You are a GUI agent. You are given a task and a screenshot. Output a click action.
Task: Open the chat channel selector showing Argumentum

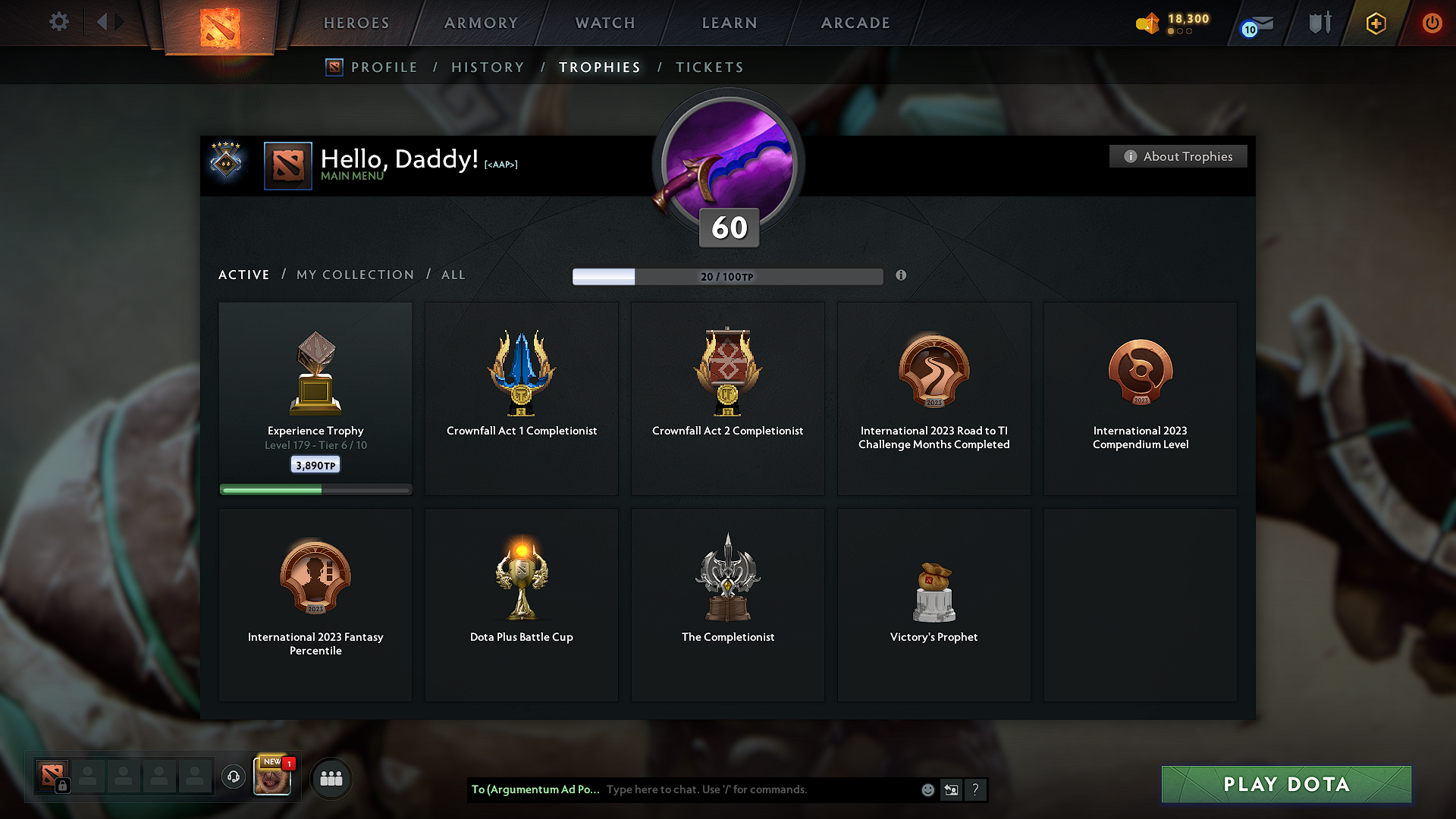tap(535, 789)
